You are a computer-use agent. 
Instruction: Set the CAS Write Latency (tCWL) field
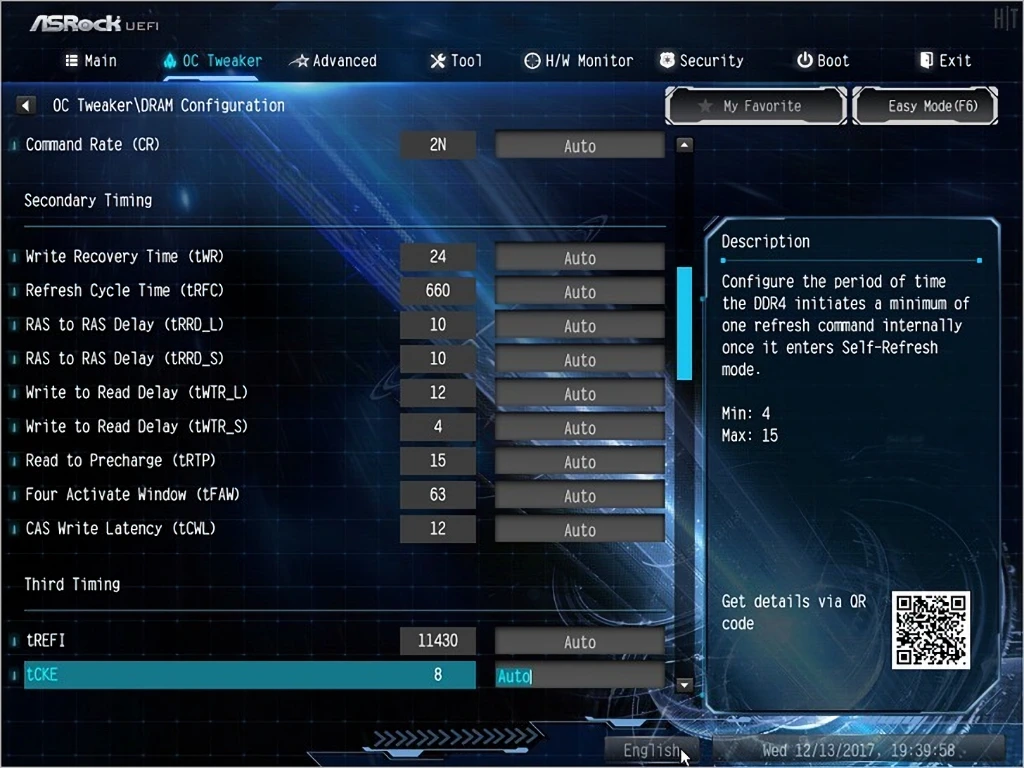(579, 530)
